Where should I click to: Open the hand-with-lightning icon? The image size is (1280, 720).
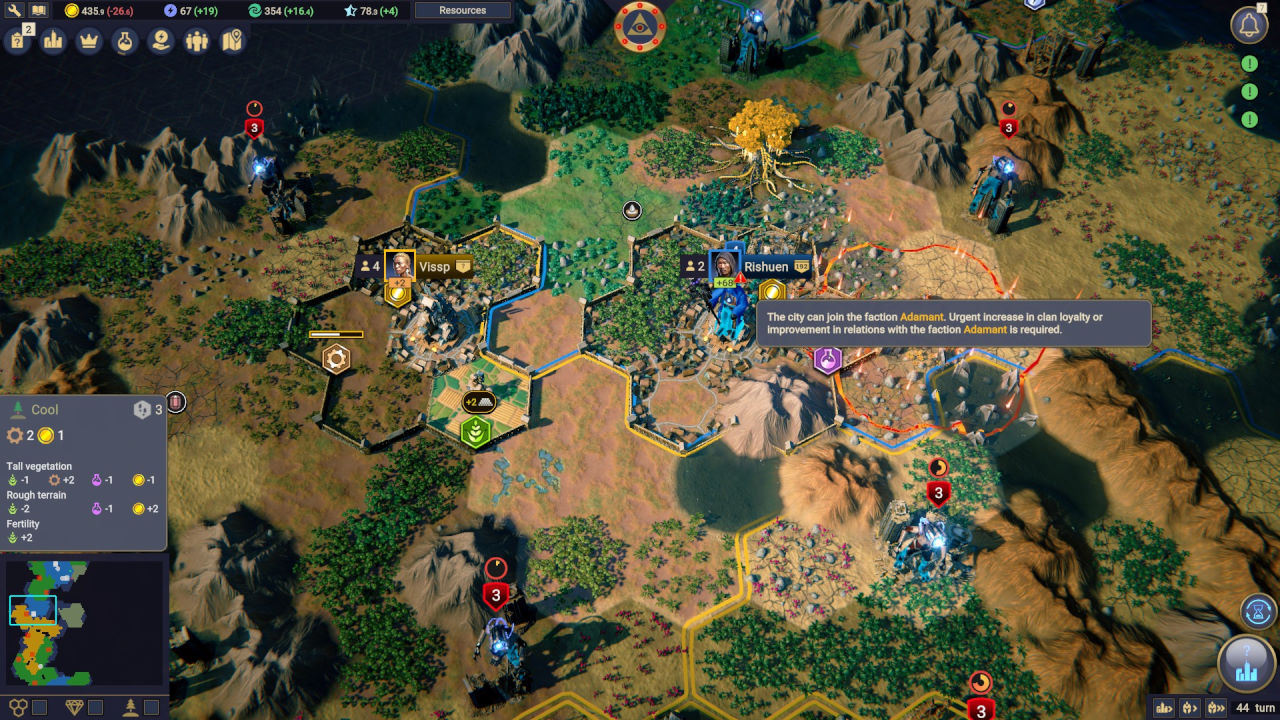[x=160, y=41]
